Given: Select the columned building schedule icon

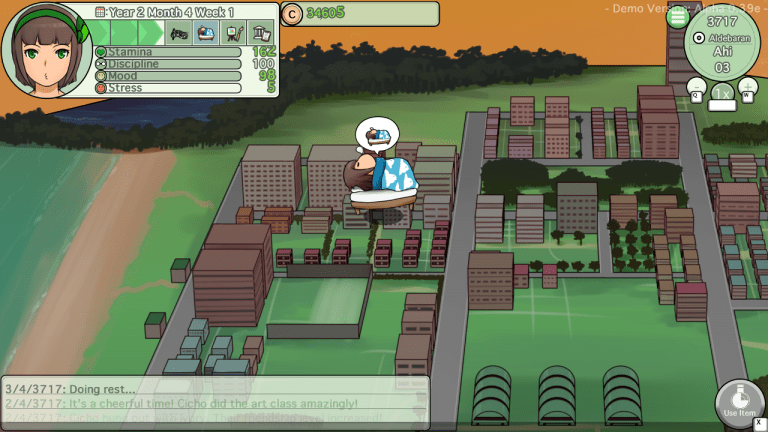Looking at the screenshot, I should [260, 33].
